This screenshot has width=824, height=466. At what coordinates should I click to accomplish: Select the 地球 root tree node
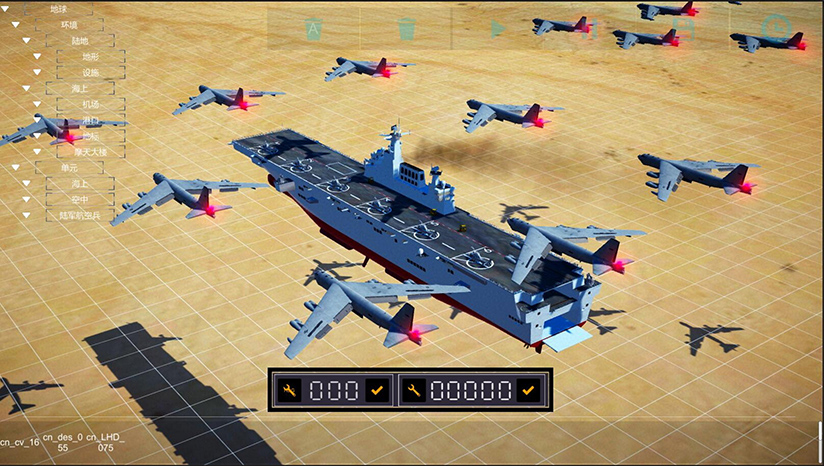click(58, 9)
